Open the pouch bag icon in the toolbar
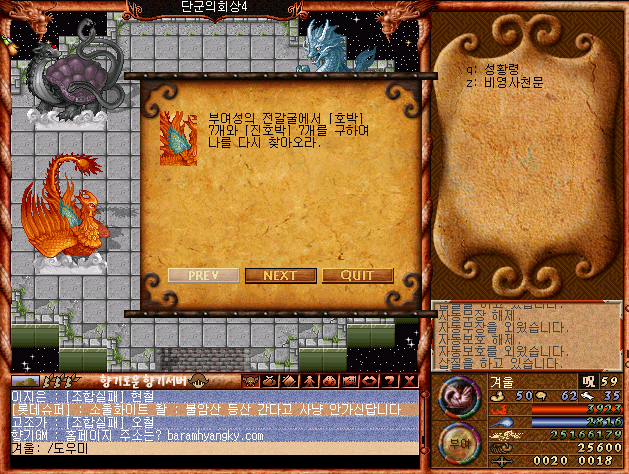629x474 pixels. pos(270,381)
